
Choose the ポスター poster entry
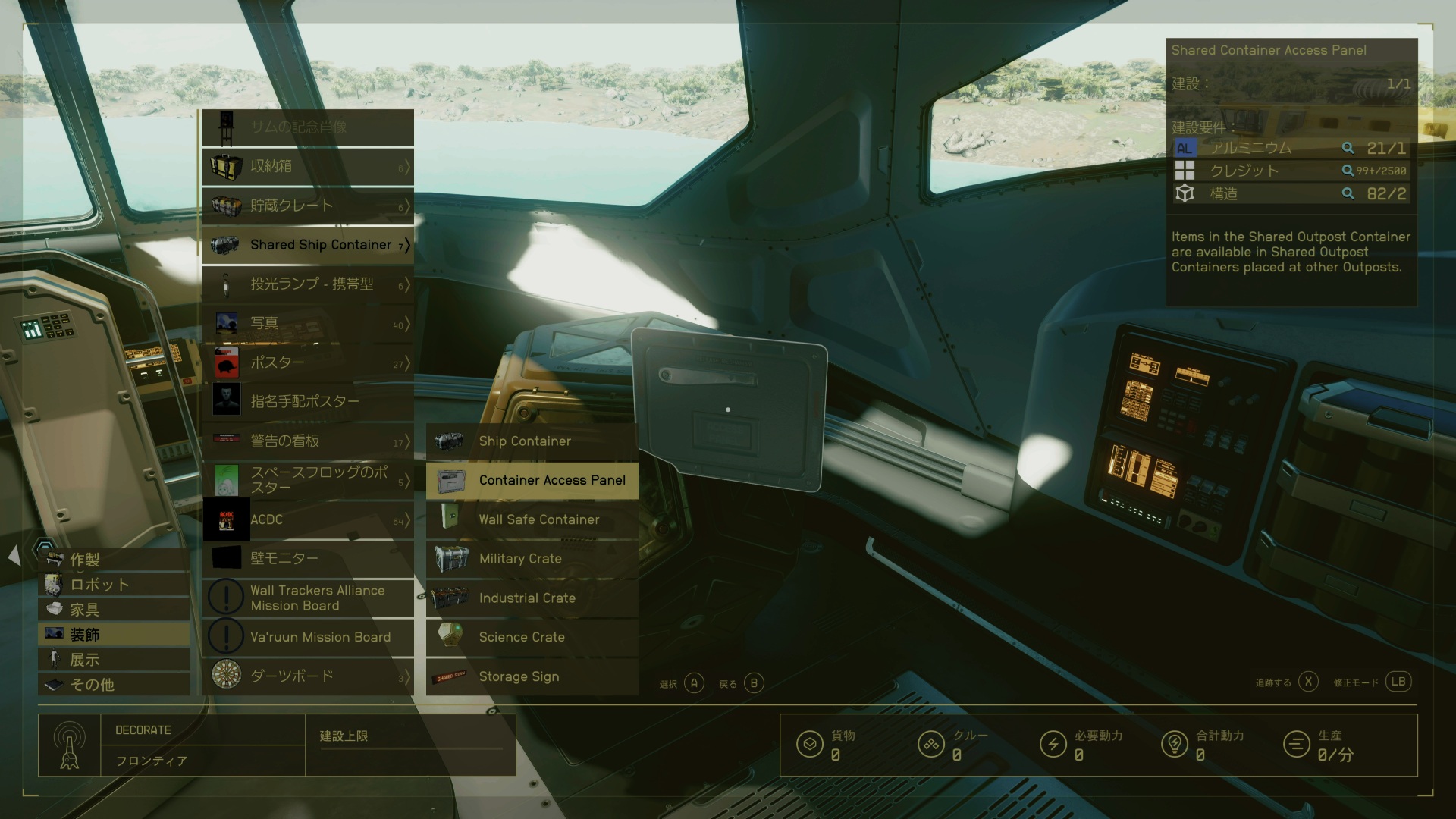307,362
